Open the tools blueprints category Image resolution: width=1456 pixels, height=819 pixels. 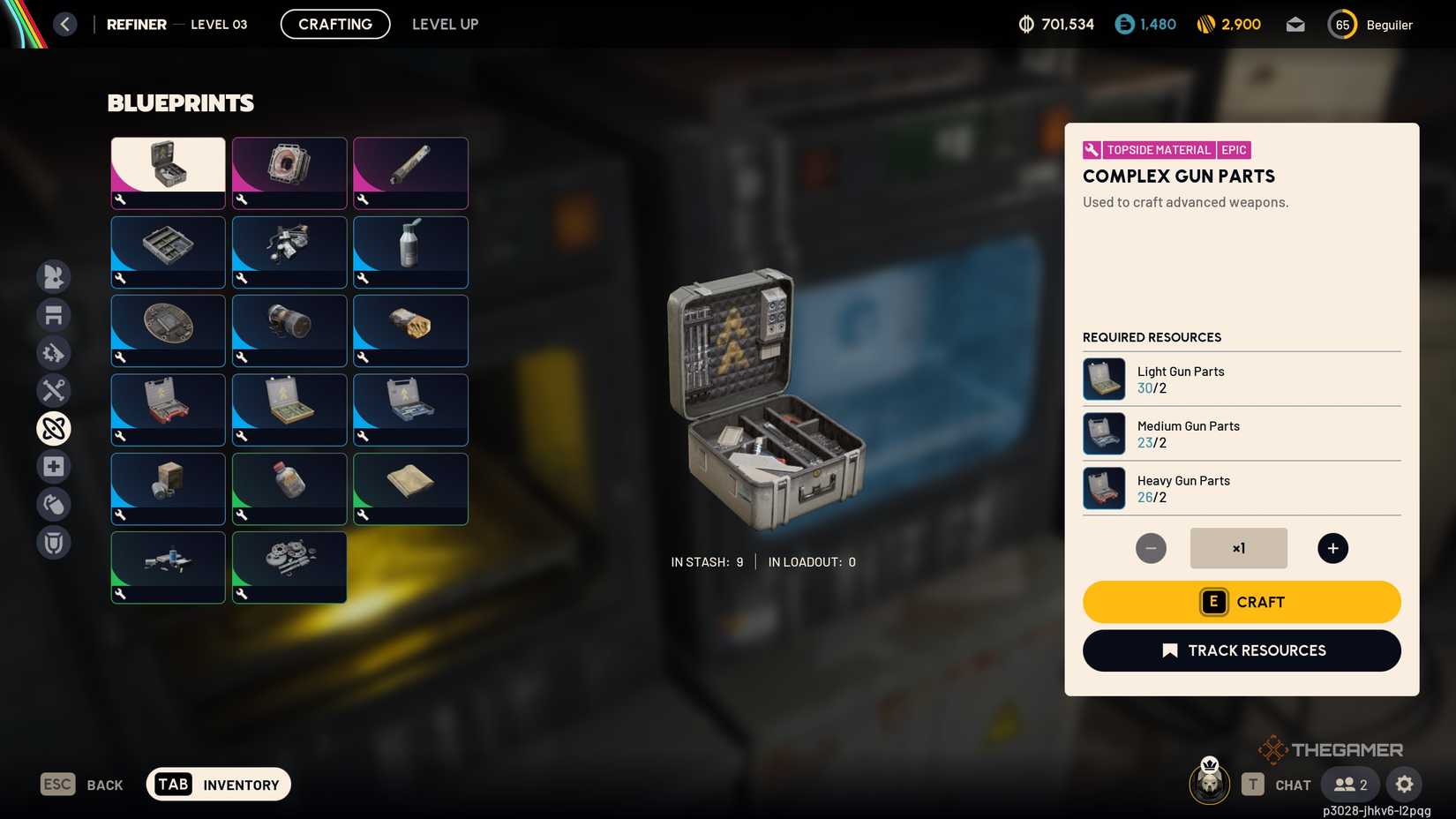coord(54,390)
